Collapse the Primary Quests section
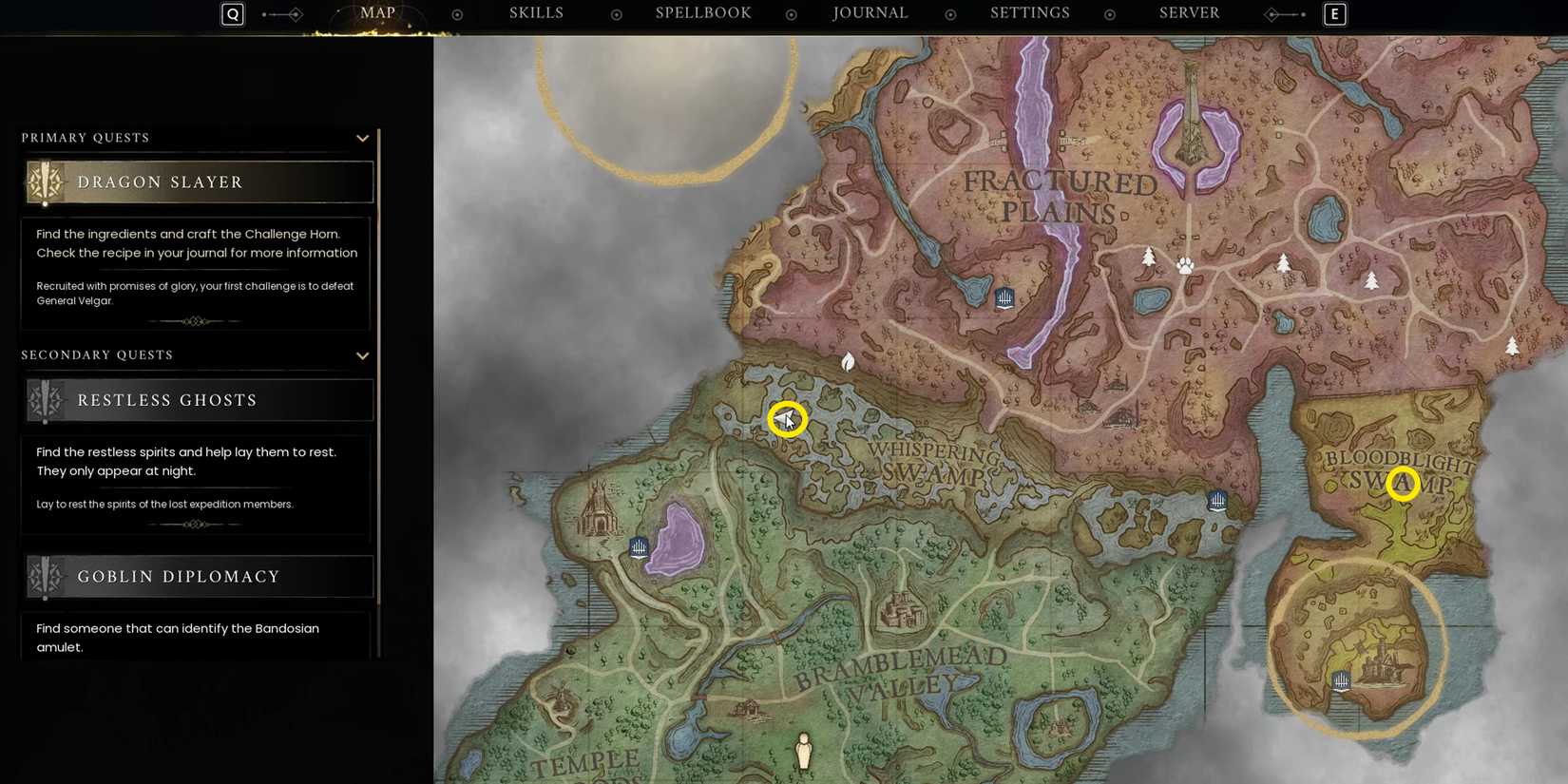This screenshot has width=1568, height=784. pyautogui.click(x=362, y=138)
